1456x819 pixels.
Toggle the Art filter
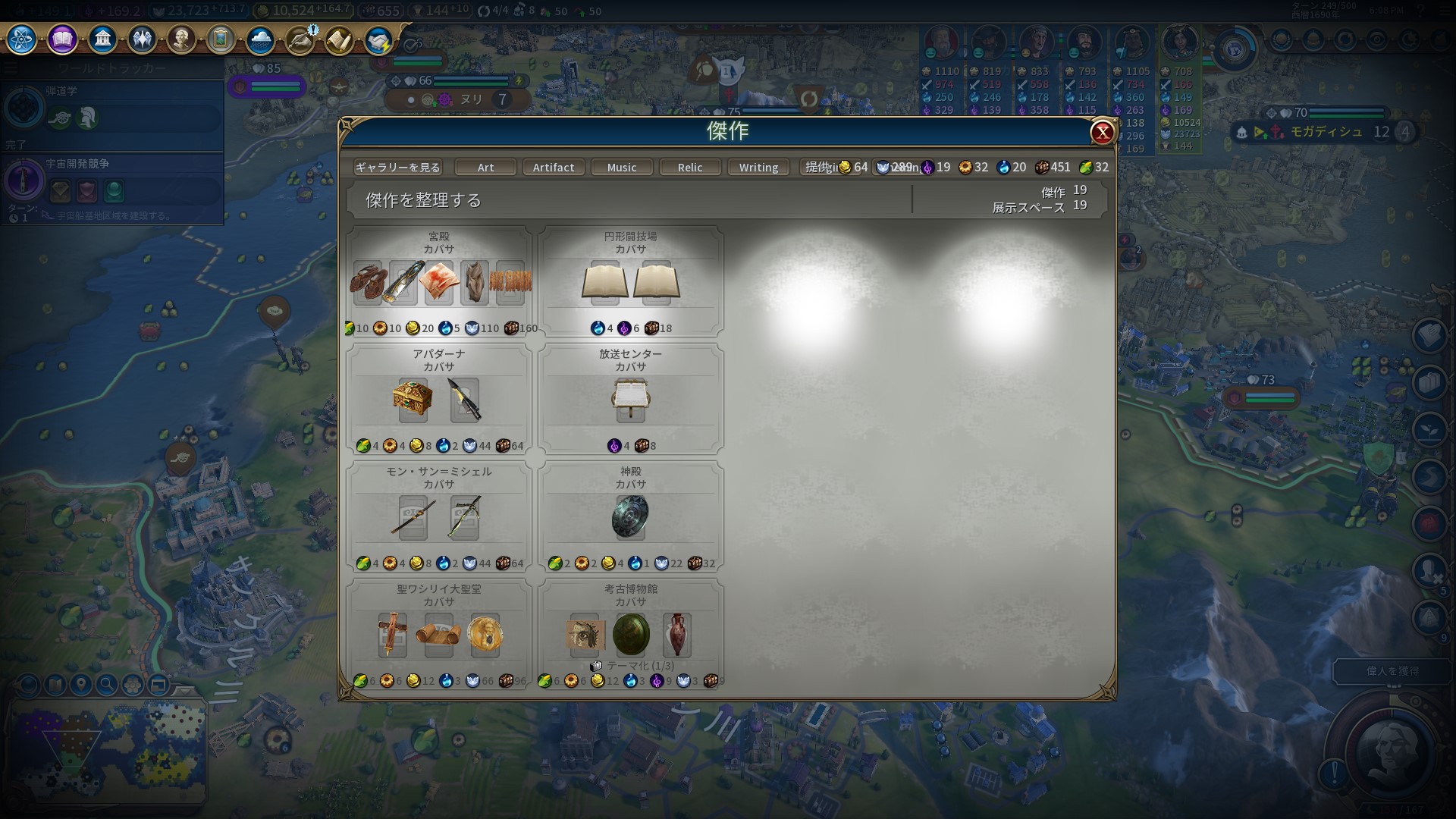pyautogui.click(x=485, y=167)
